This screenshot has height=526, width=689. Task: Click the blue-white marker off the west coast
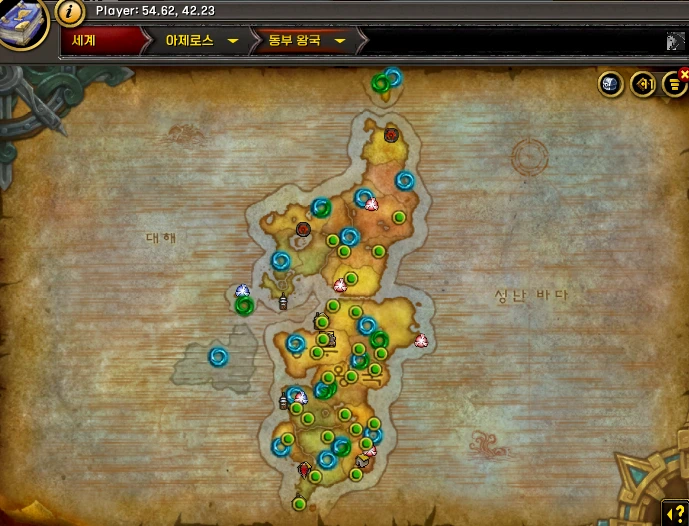pyautogui.click(x=241, y=291)
